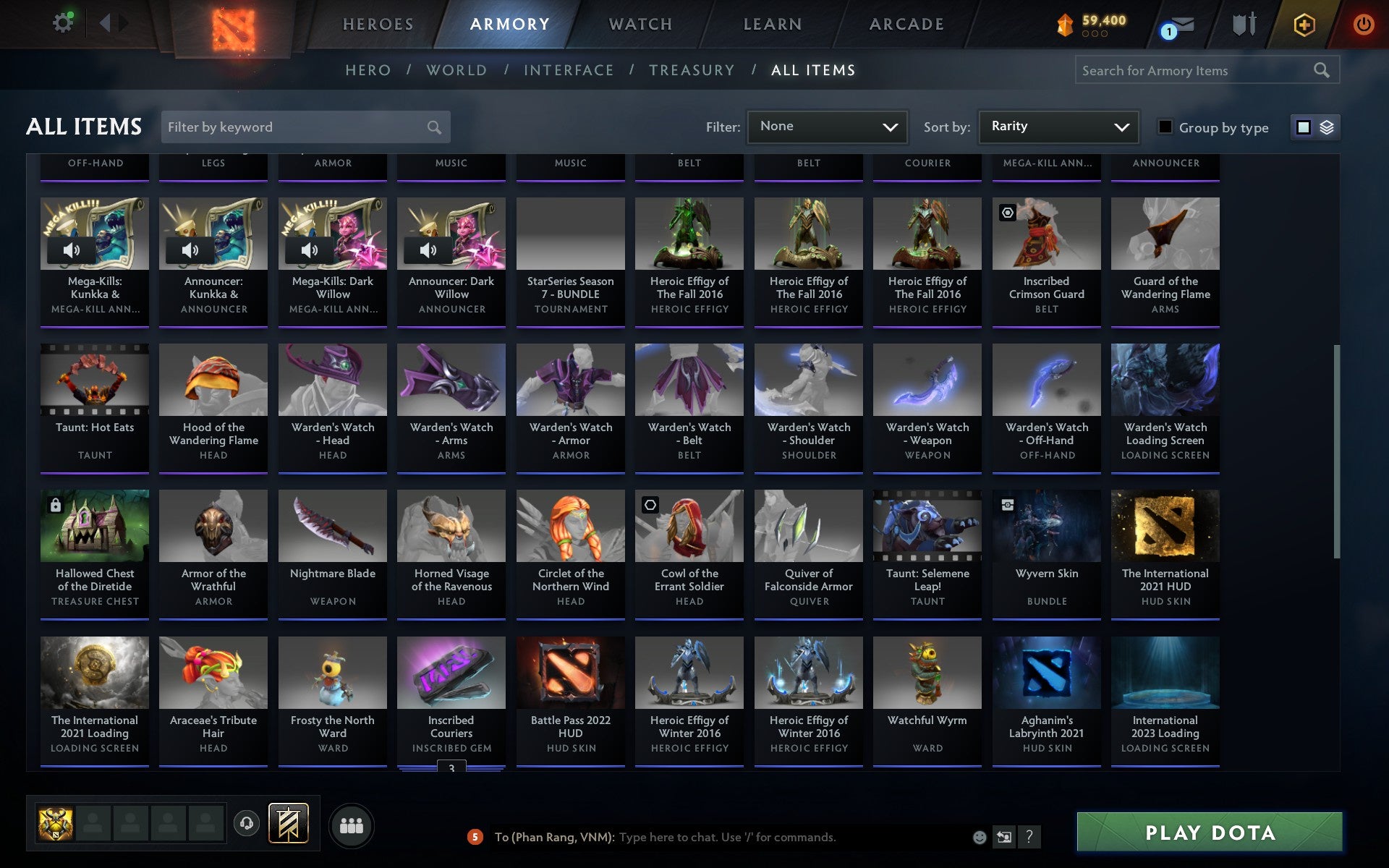Click the armory search magnifier icon
The height and width of the screenshot is (868, 1389).
point(1321,70)
